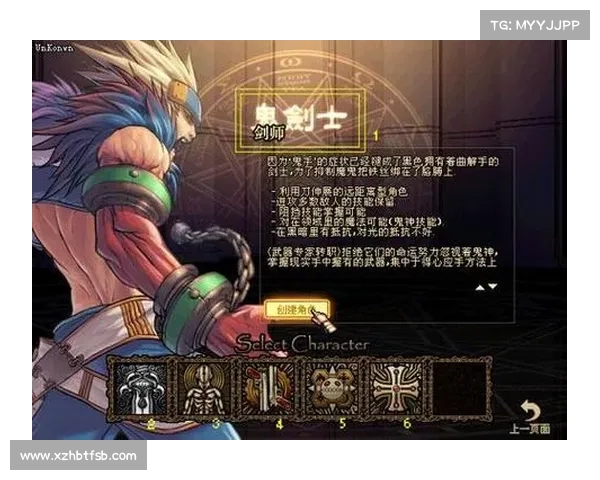Screen dimensions: 600x480
Task: Click the 创建角色 create character button
Action: click(293, 309)
